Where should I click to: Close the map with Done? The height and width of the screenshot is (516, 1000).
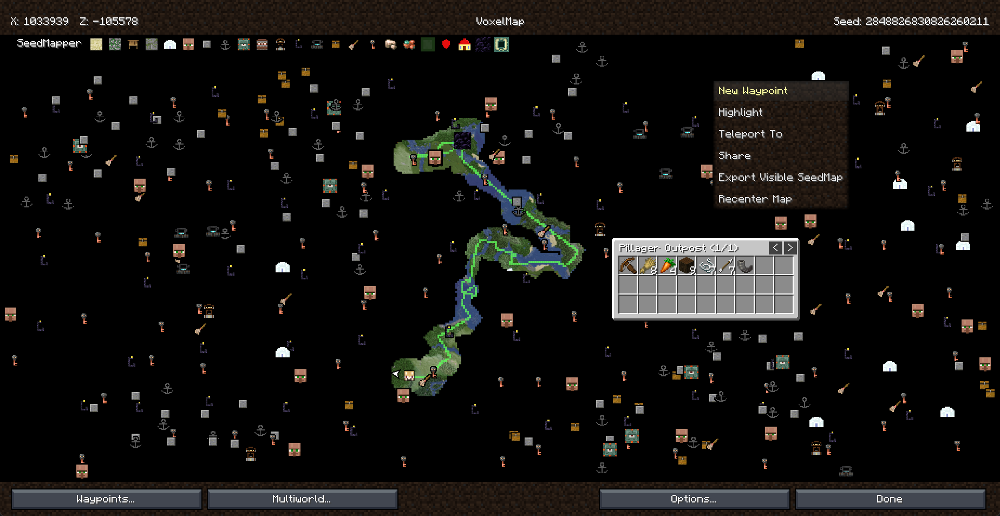[889, 498]
